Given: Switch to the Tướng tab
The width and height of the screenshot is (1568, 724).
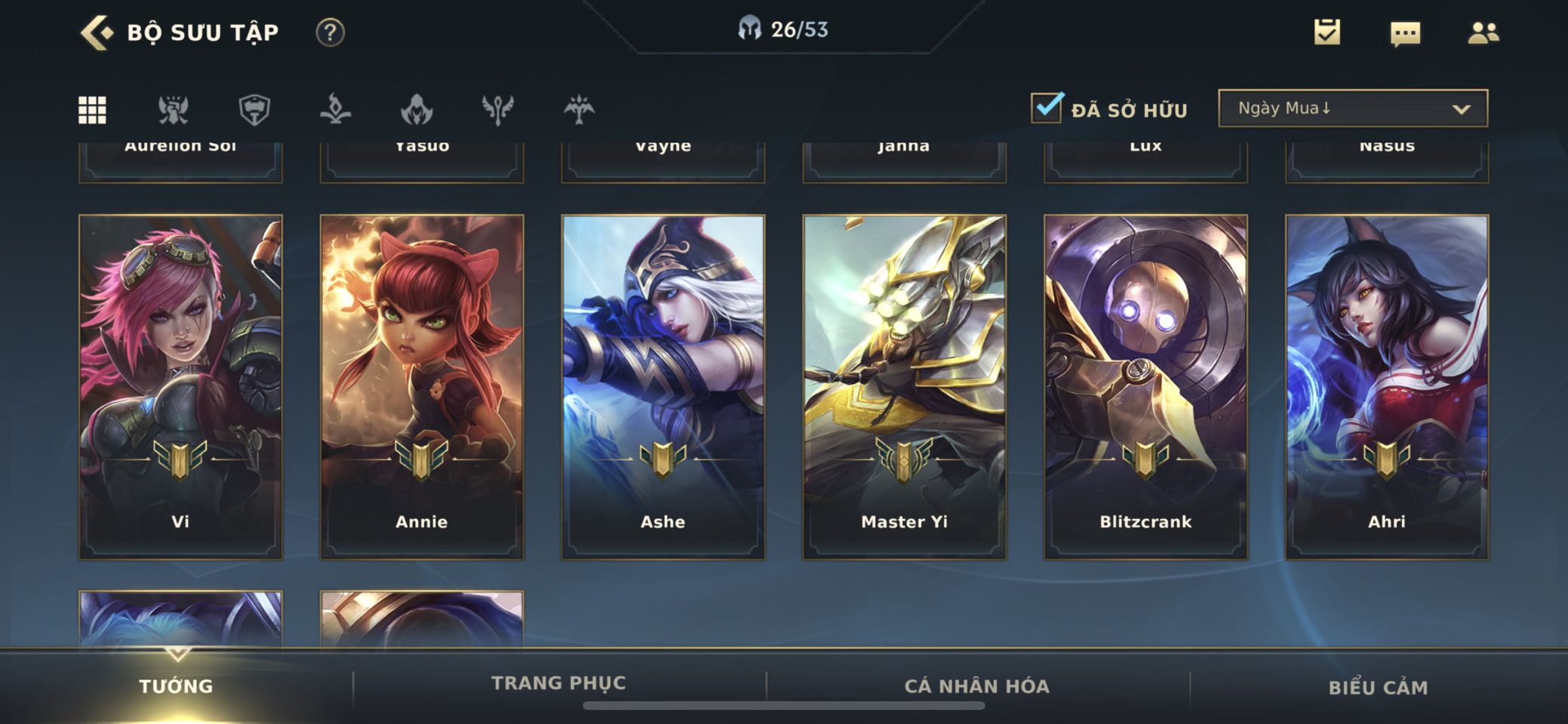Looking at the screenshot, I should pyautogui.click(x=176, y=686).
